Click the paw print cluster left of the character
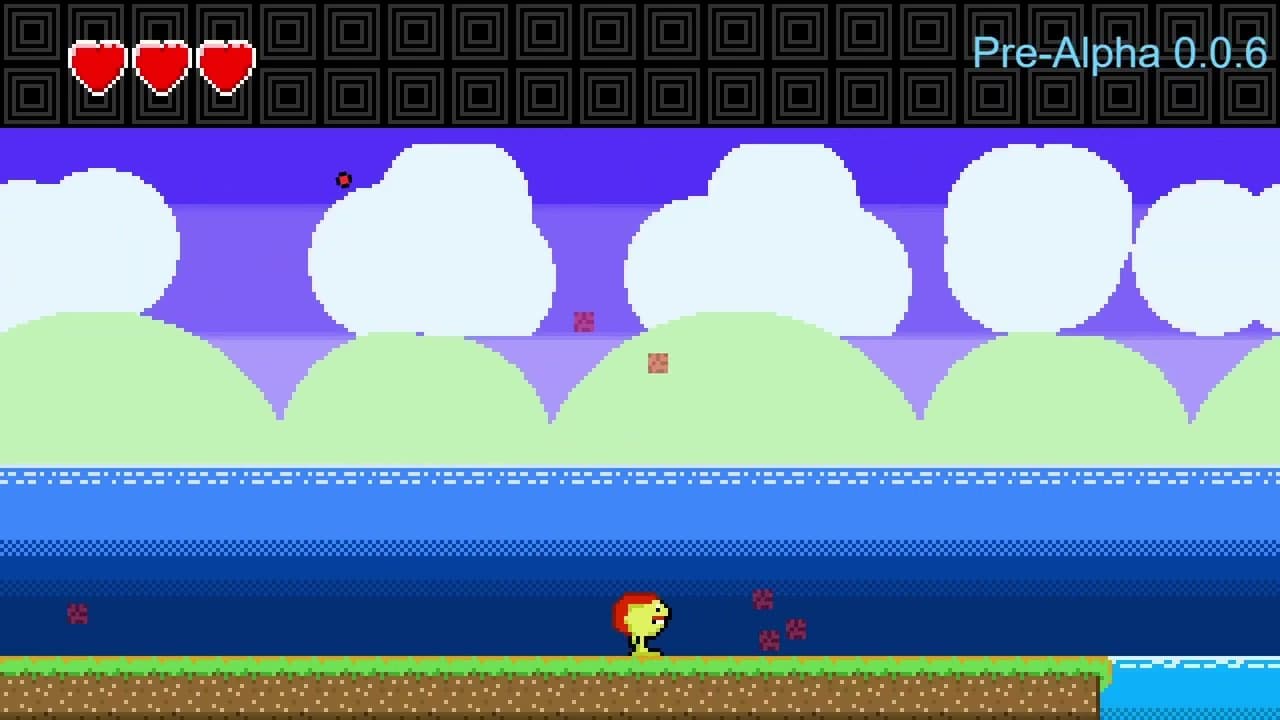 tap(76, 614)
